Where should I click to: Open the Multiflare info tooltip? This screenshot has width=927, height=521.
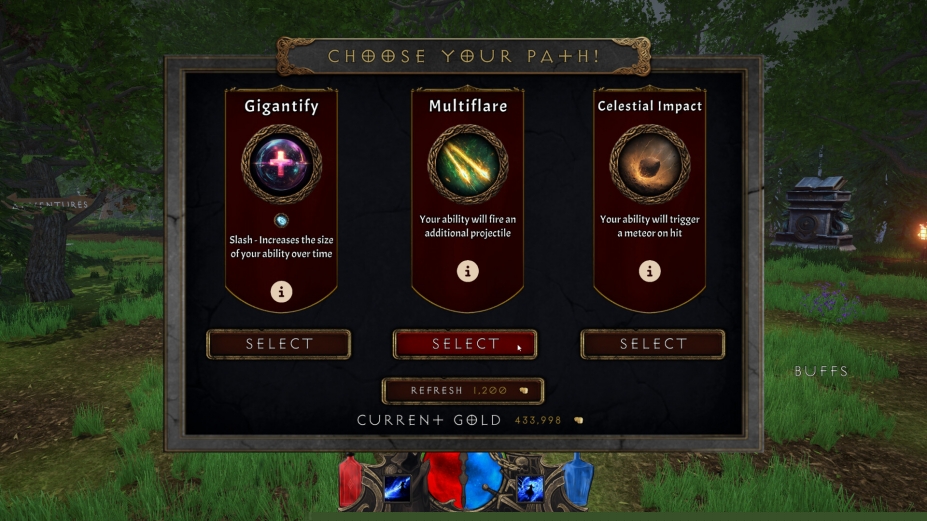[467, 270]
